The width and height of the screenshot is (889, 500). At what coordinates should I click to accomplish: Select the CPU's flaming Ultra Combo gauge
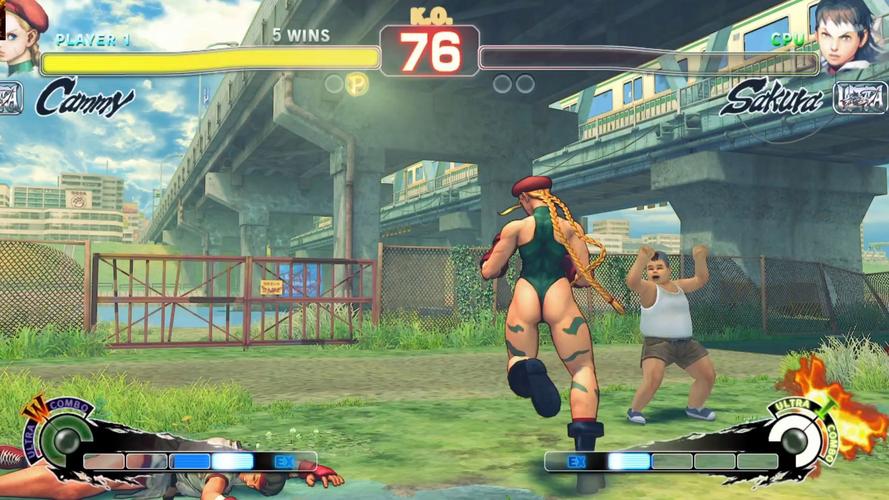click(796, 438)
